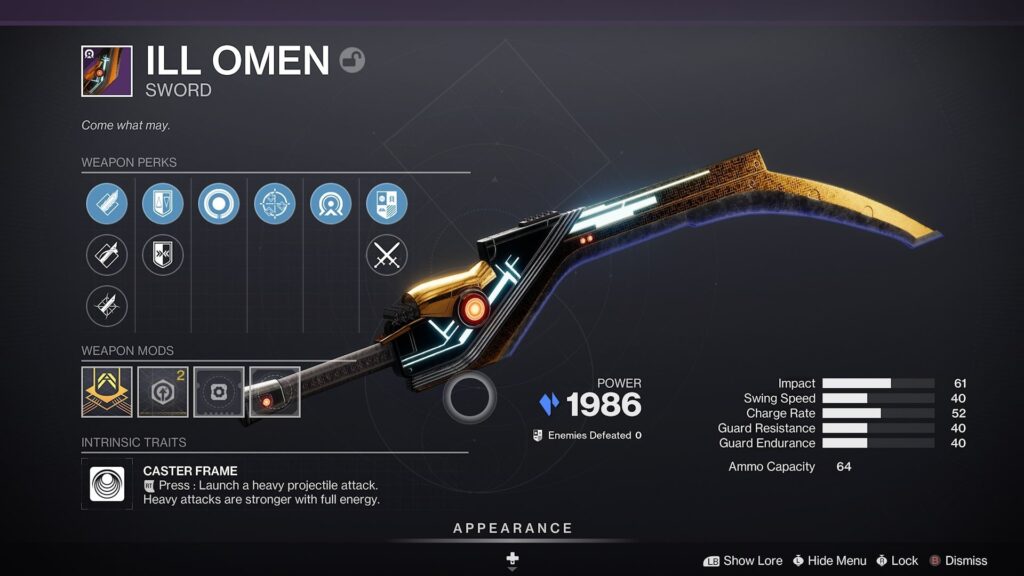Image resolution: width=1024 pixels, height=576 pixels.
Task: Inspect the Enemies Defeated tracker icon
Action: point(538,435)
